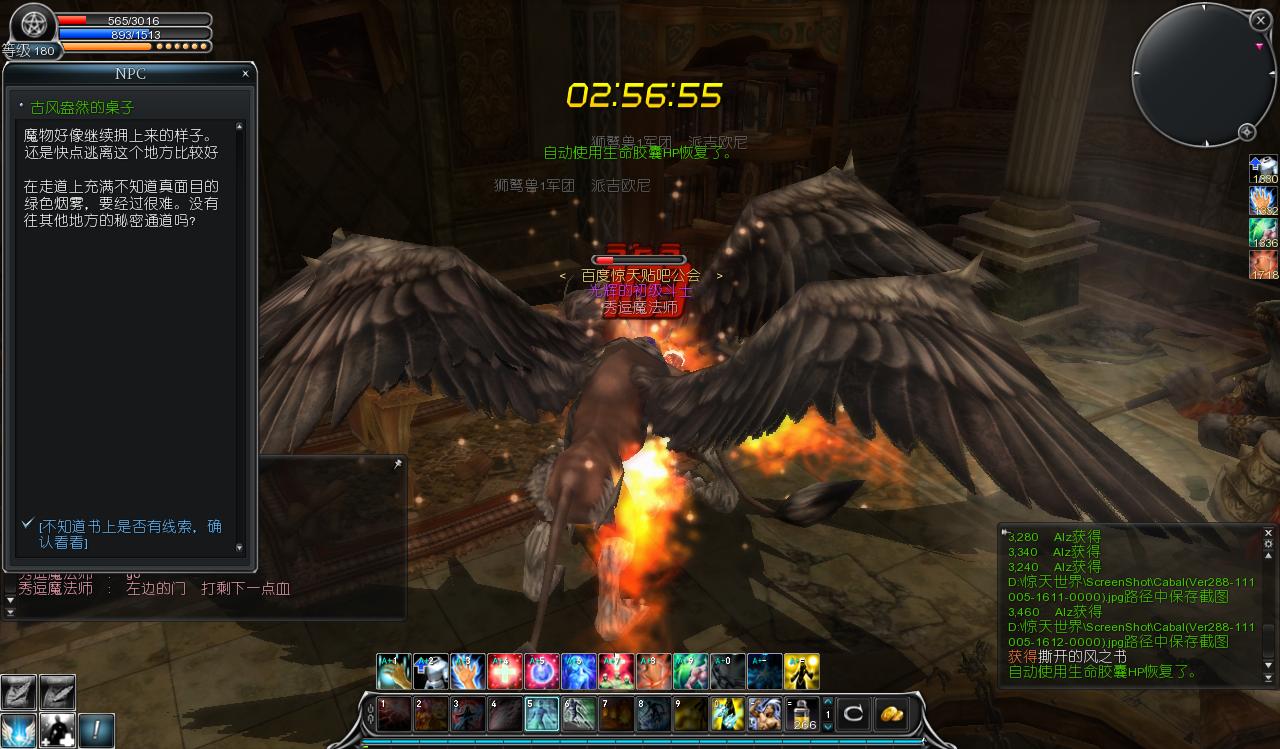Use the flexing muscle man skill slot
1280x749 pixels.
point(764,714)
